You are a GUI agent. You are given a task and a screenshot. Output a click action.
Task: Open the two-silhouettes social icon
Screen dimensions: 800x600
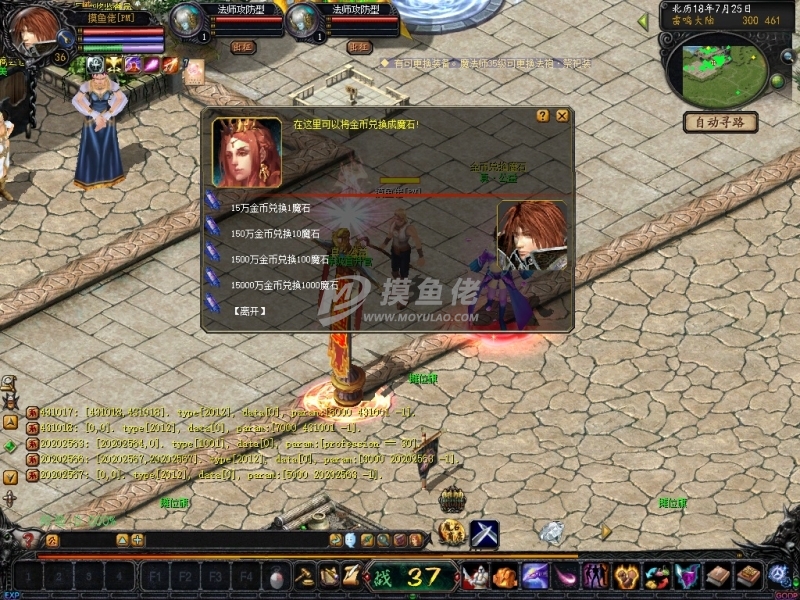(x=597, y=577)
